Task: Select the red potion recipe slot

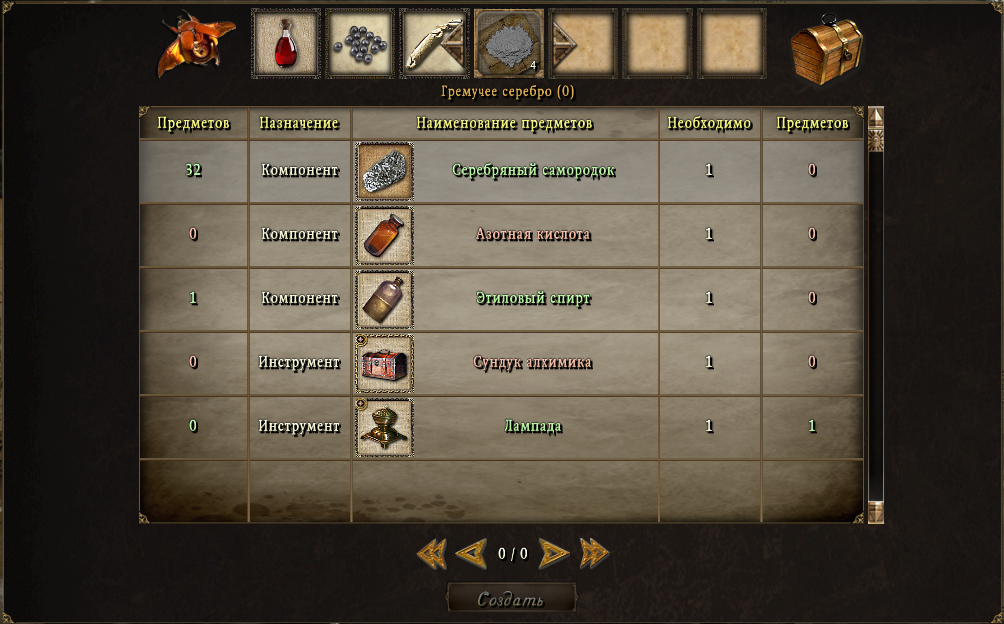Action: (x=286, y=44)
